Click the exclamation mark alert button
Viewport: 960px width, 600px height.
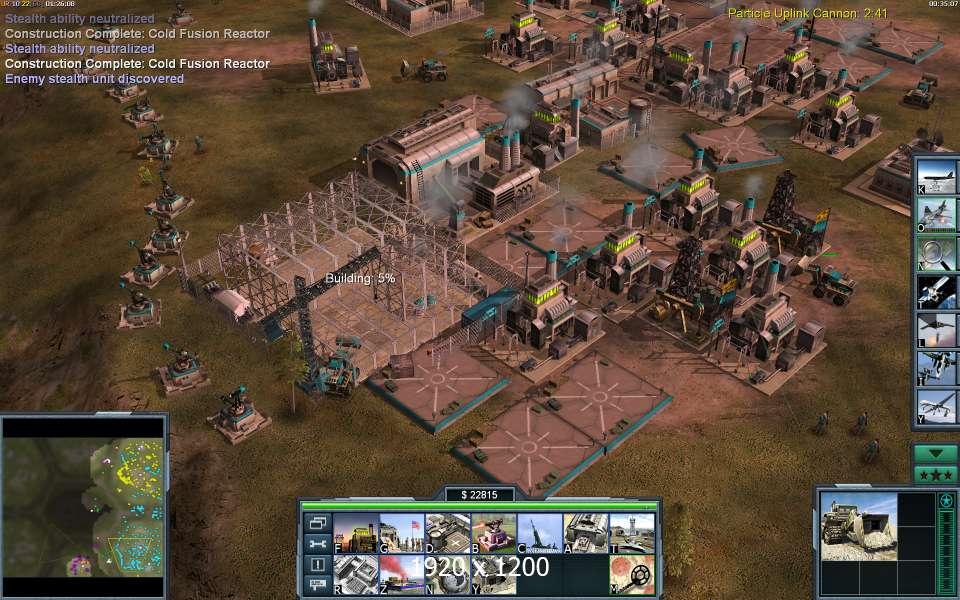pos(318,565)
